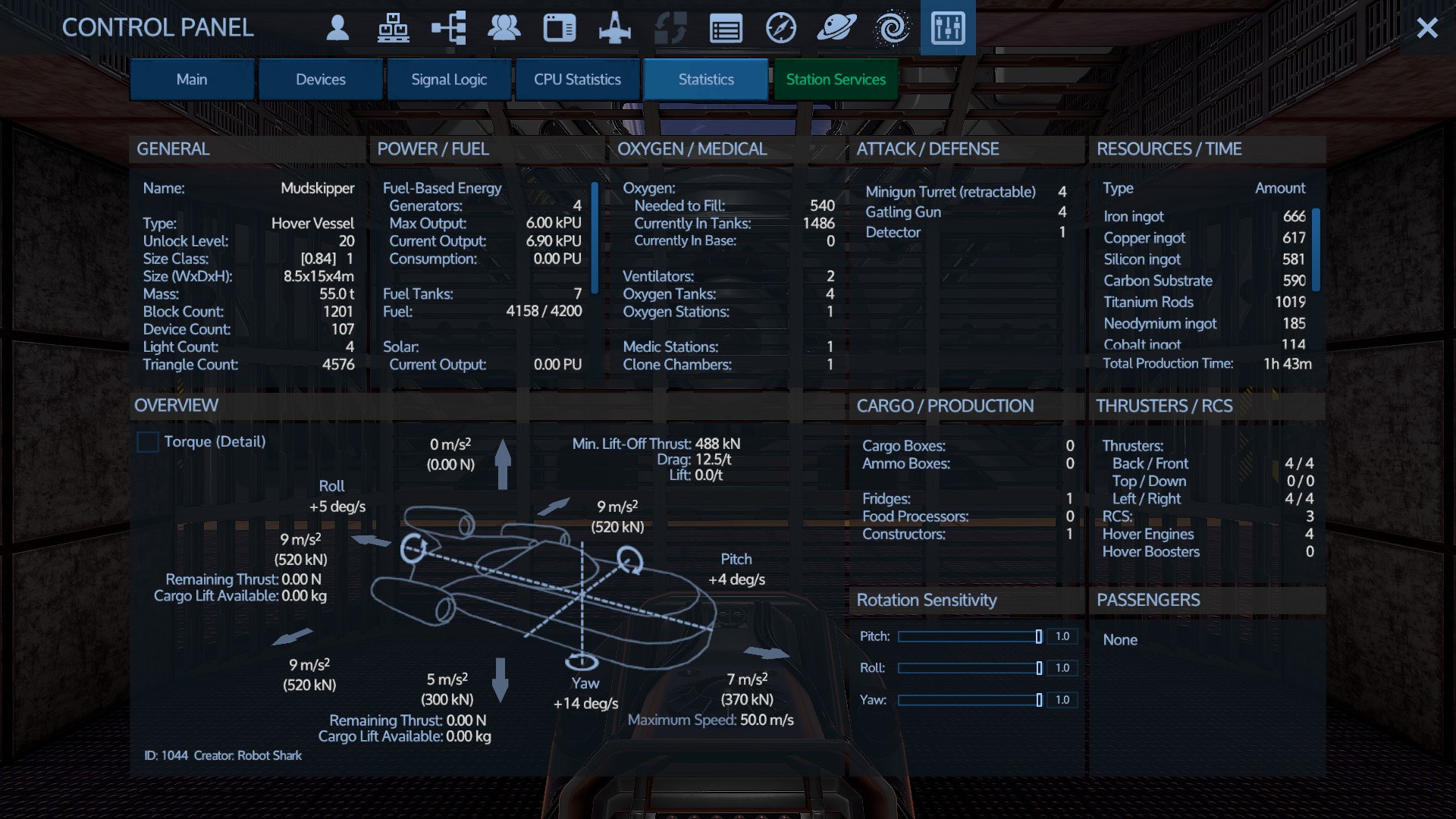Open the group of people icon
This screenshot has height=819, width=1456.
[x=504, y=28]
